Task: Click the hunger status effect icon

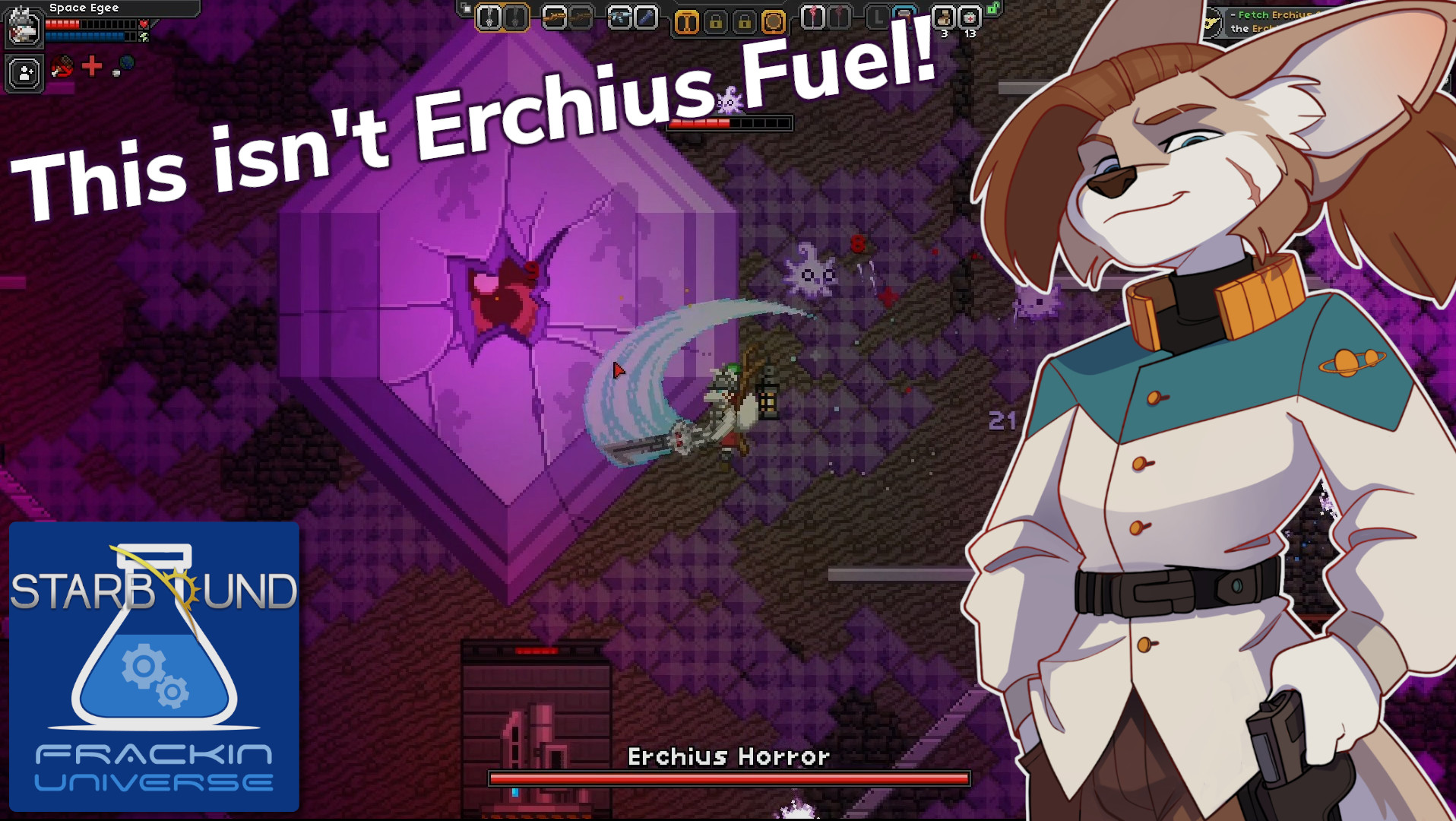Action: (62, 67)
